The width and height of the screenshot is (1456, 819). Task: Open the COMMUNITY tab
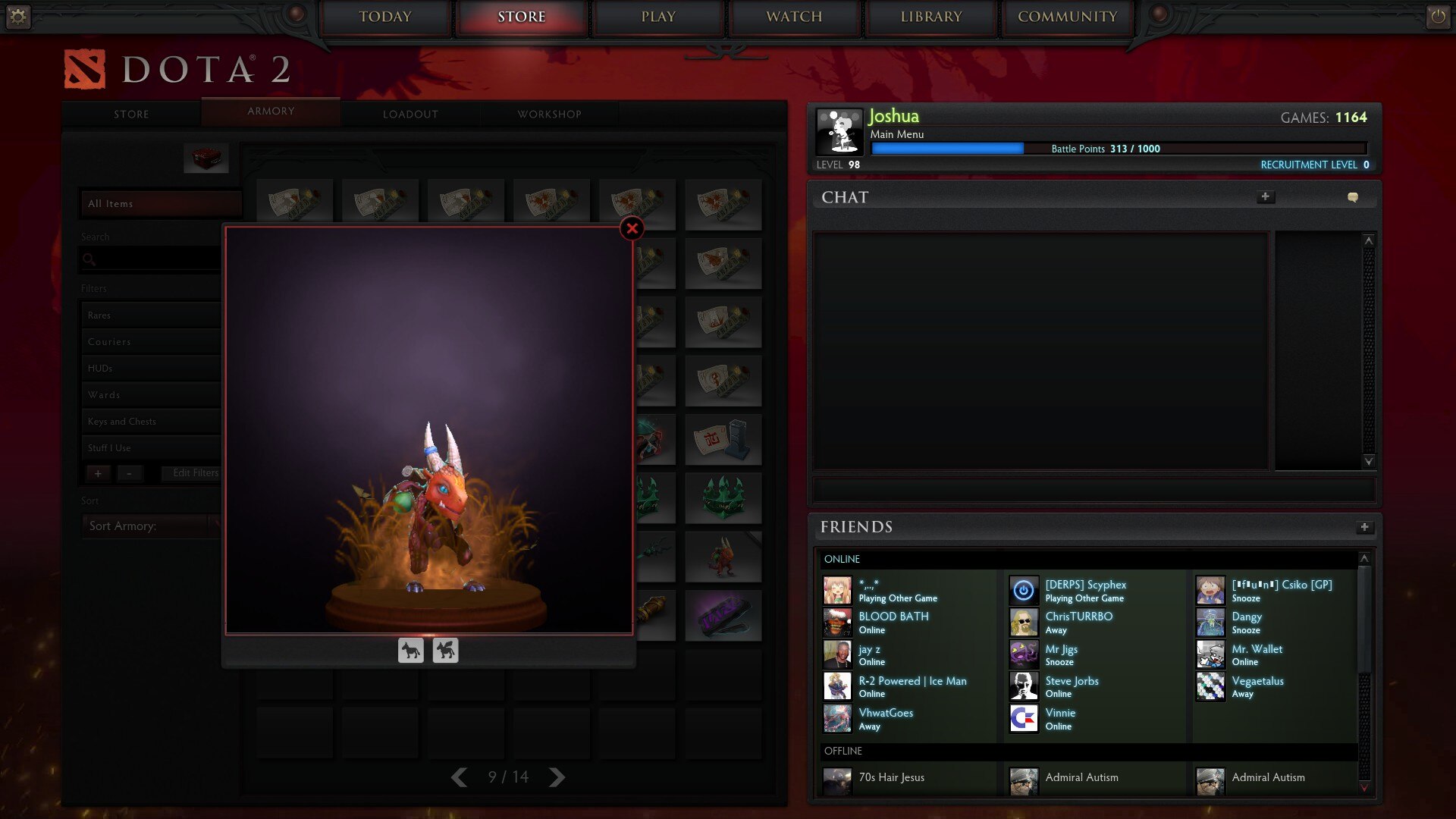point(1067,17)
